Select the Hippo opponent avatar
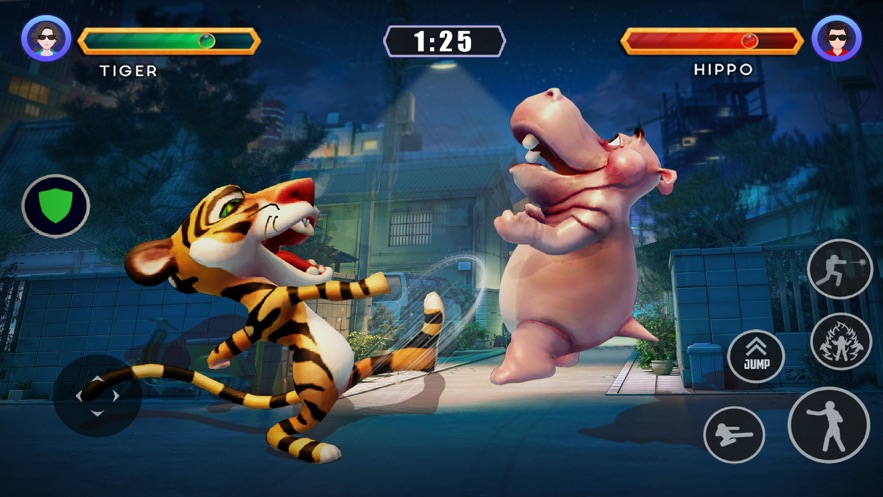Viewport: 883px width, 497px height. coord(836,39)
